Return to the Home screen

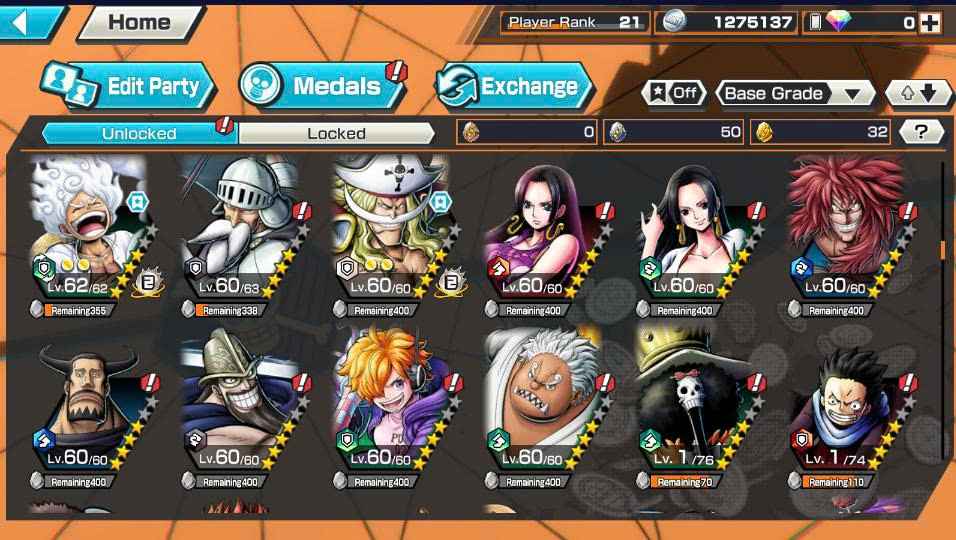[x=138, y=22]
